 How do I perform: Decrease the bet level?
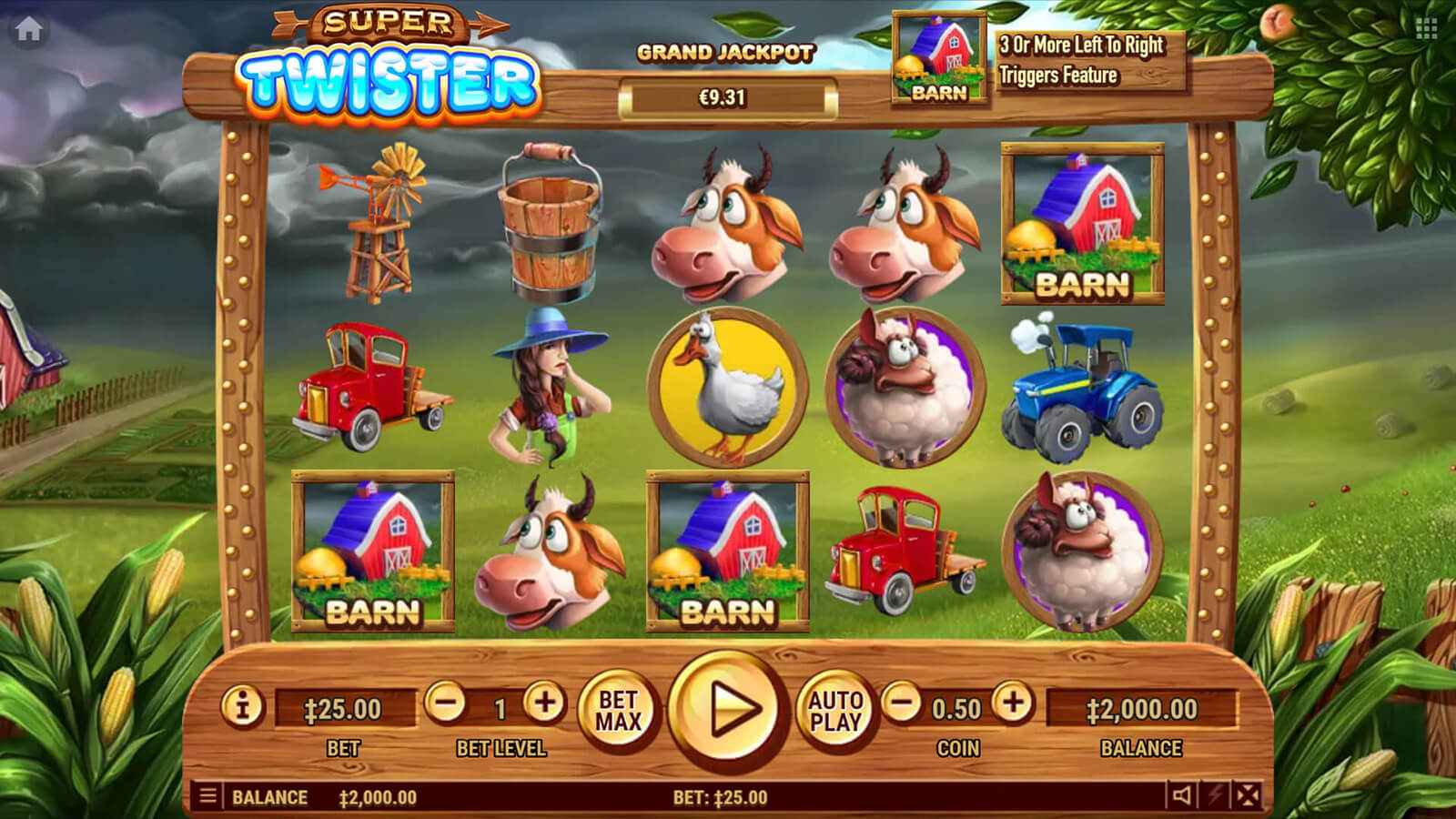click(x=446, y=703)
